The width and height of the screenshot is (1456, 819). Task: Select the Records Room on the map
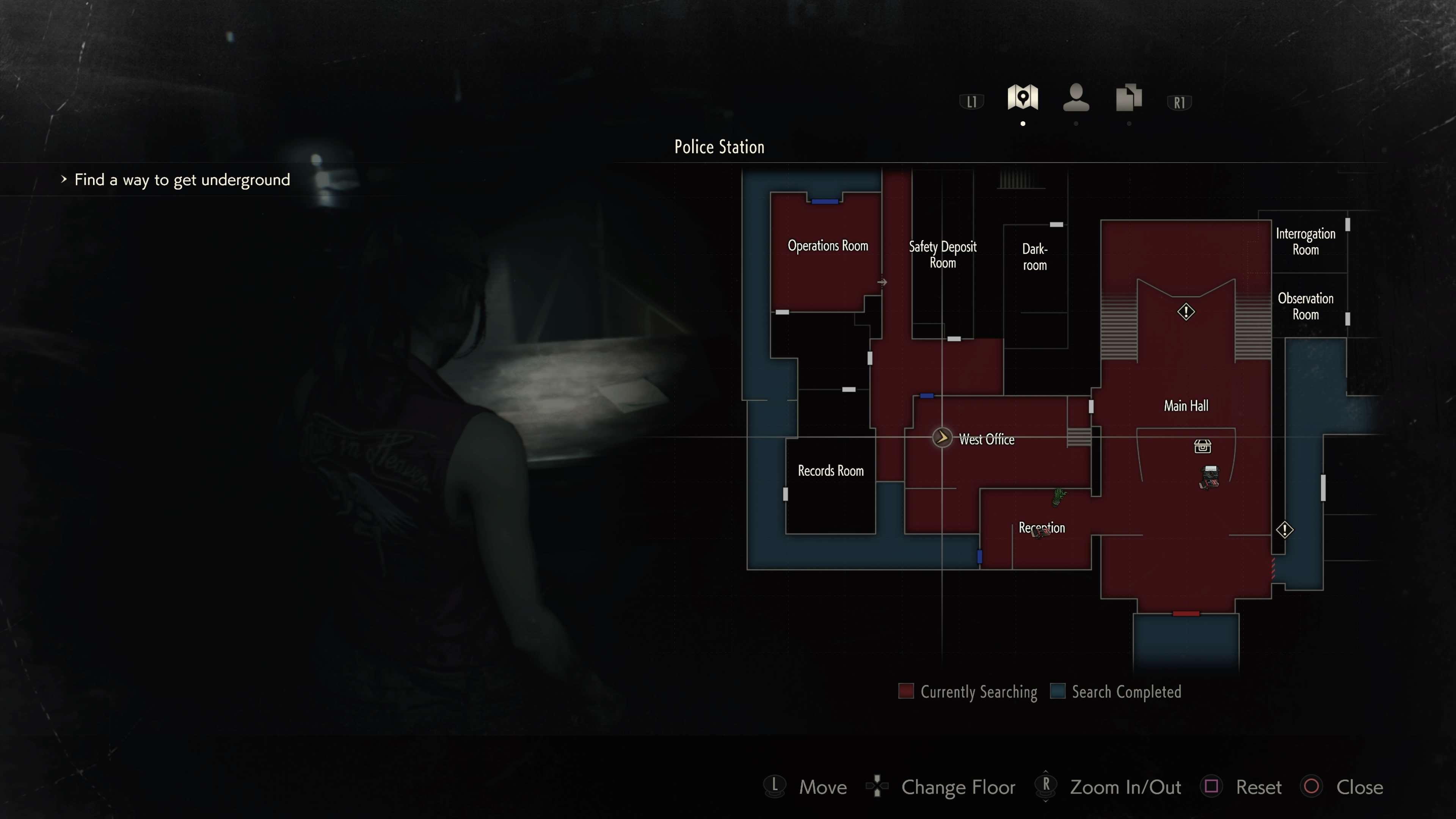point(830,471)
